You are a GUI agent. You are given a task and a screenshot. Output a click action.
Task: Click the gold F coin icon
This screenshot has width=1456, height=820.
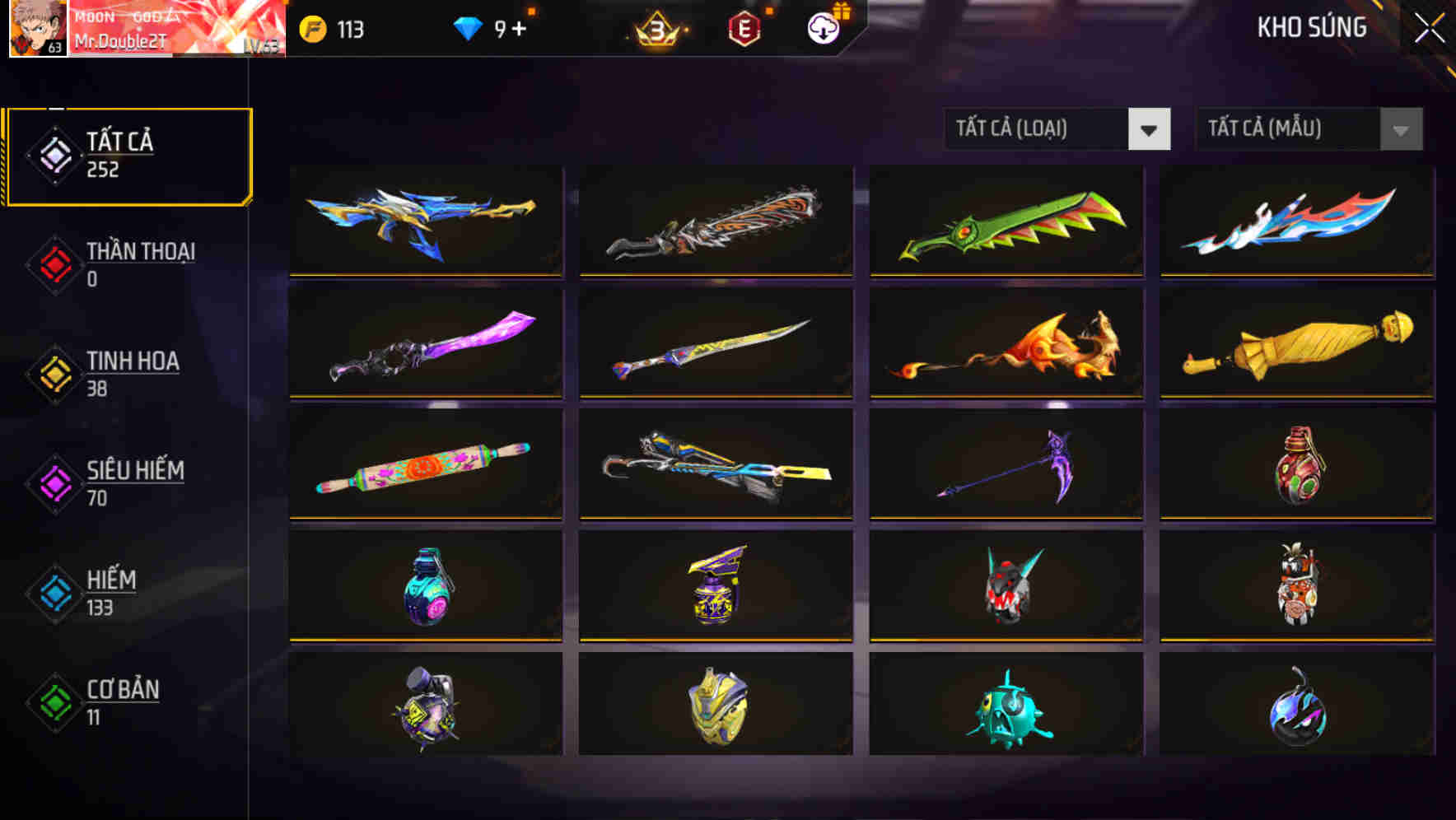coord(311,26)
